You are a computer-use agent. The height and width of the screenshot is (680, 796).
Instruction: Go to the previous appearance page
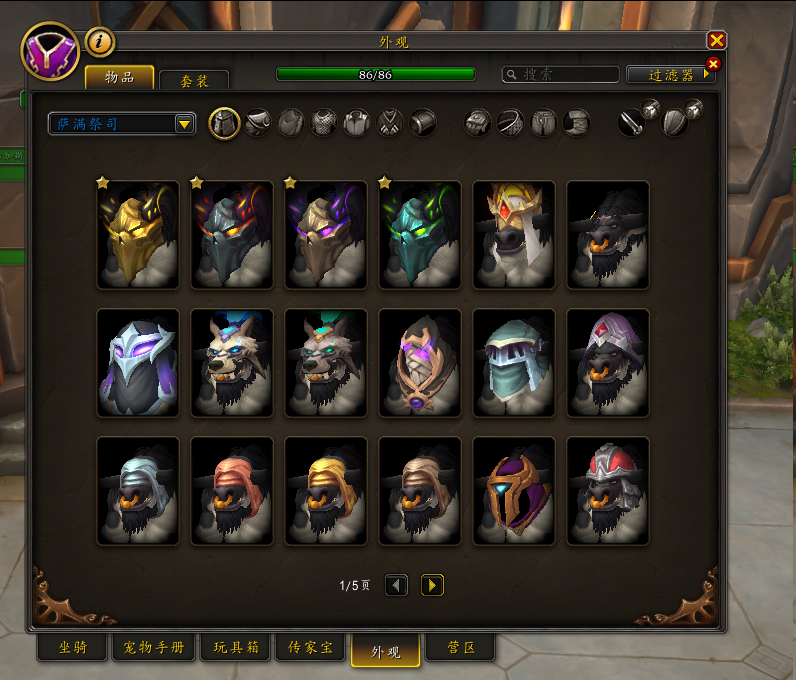[x=396, y=585]
